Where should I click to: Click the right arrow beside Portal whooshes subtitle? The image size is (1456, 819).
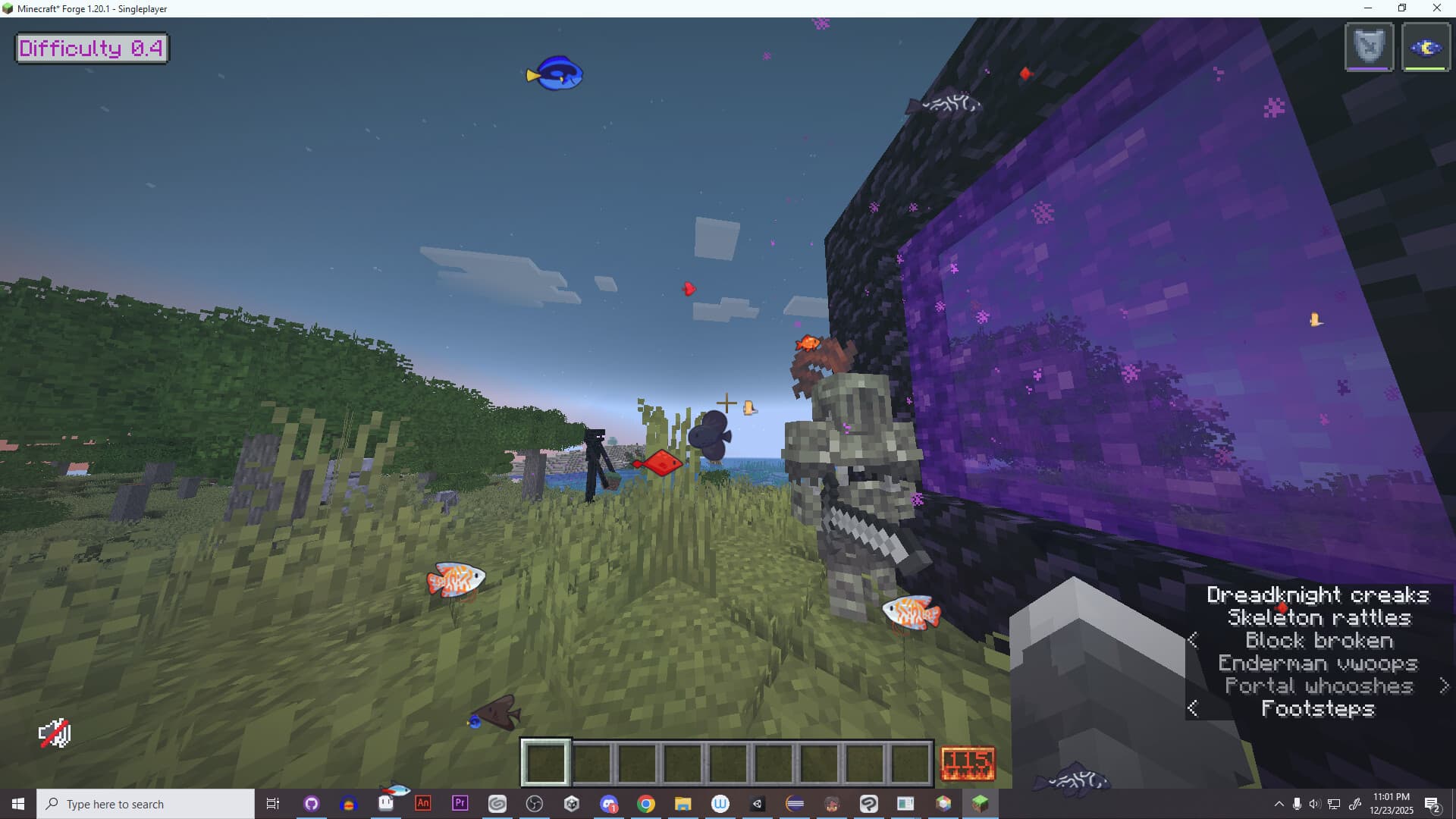(1445, 686)
